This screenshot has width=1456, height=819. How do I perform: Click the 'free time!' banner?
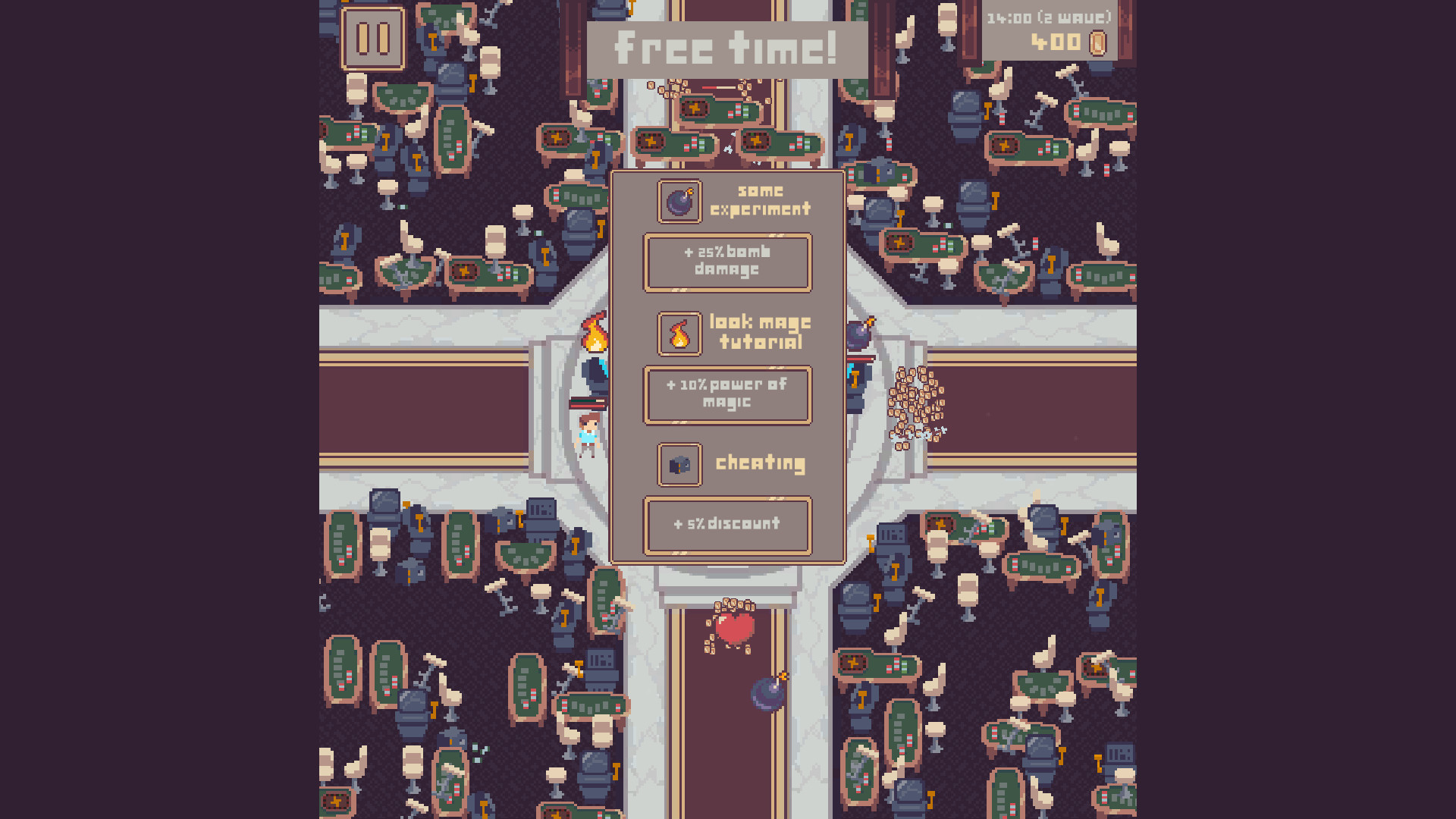tap(727, 47)
